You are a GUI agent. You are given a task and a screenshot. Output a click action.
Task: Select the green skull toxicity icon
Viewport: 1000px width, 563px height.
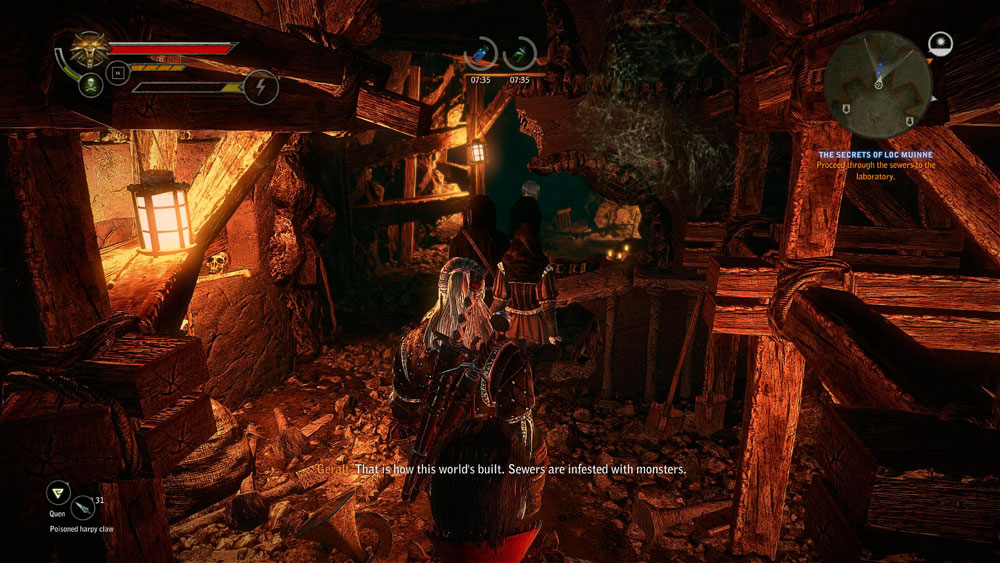90,84
